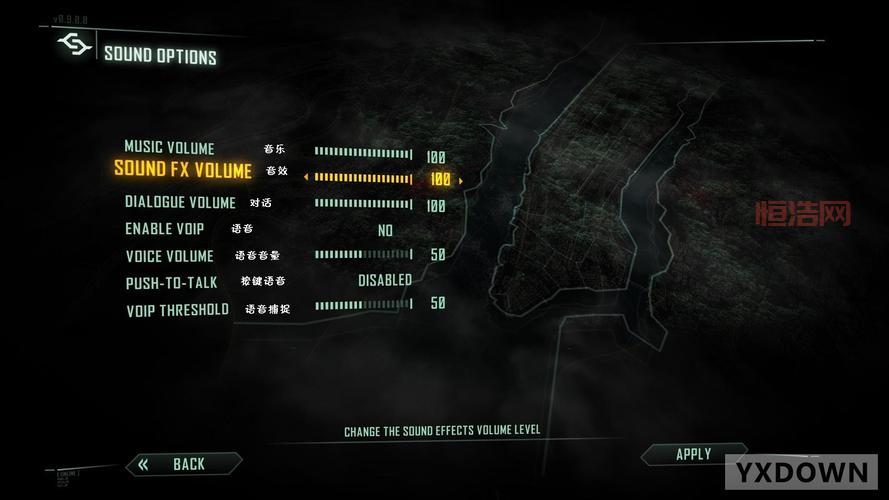Set the Sound FX Volume slider
Screen dimensions: 889x500
tap(363, 179)
